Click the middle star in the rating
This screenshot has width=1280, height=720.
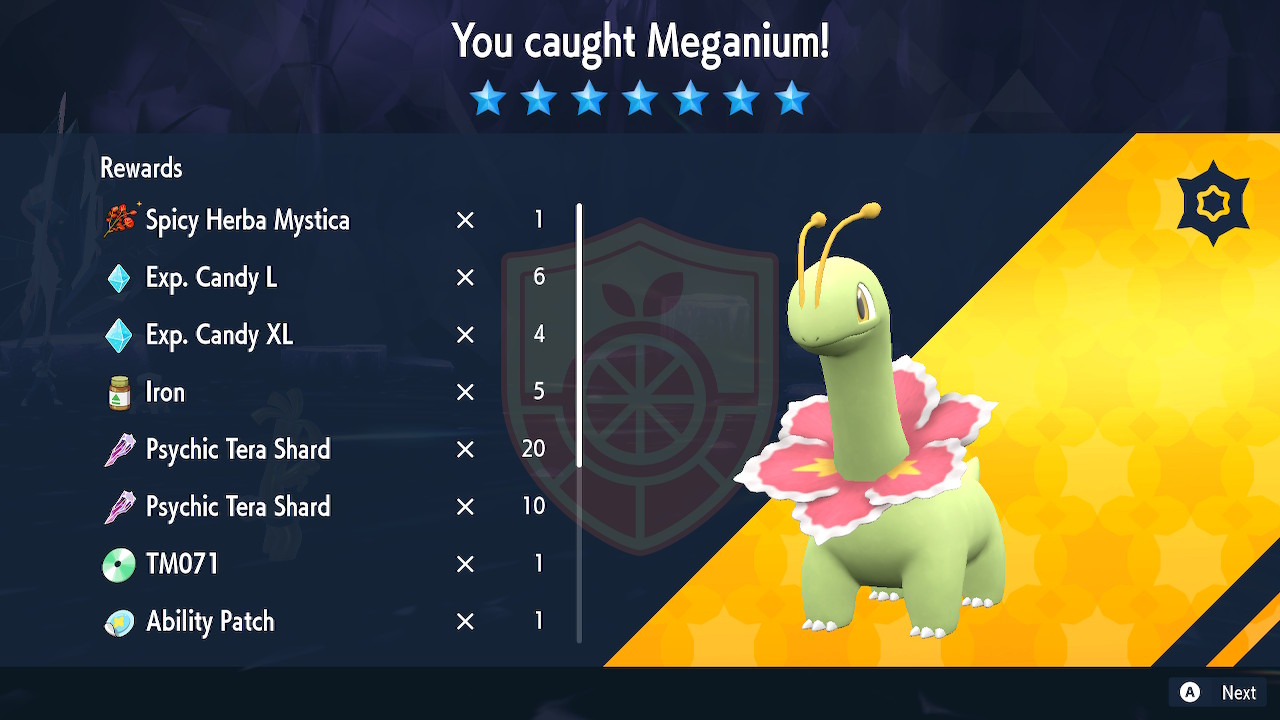(639, 97)
